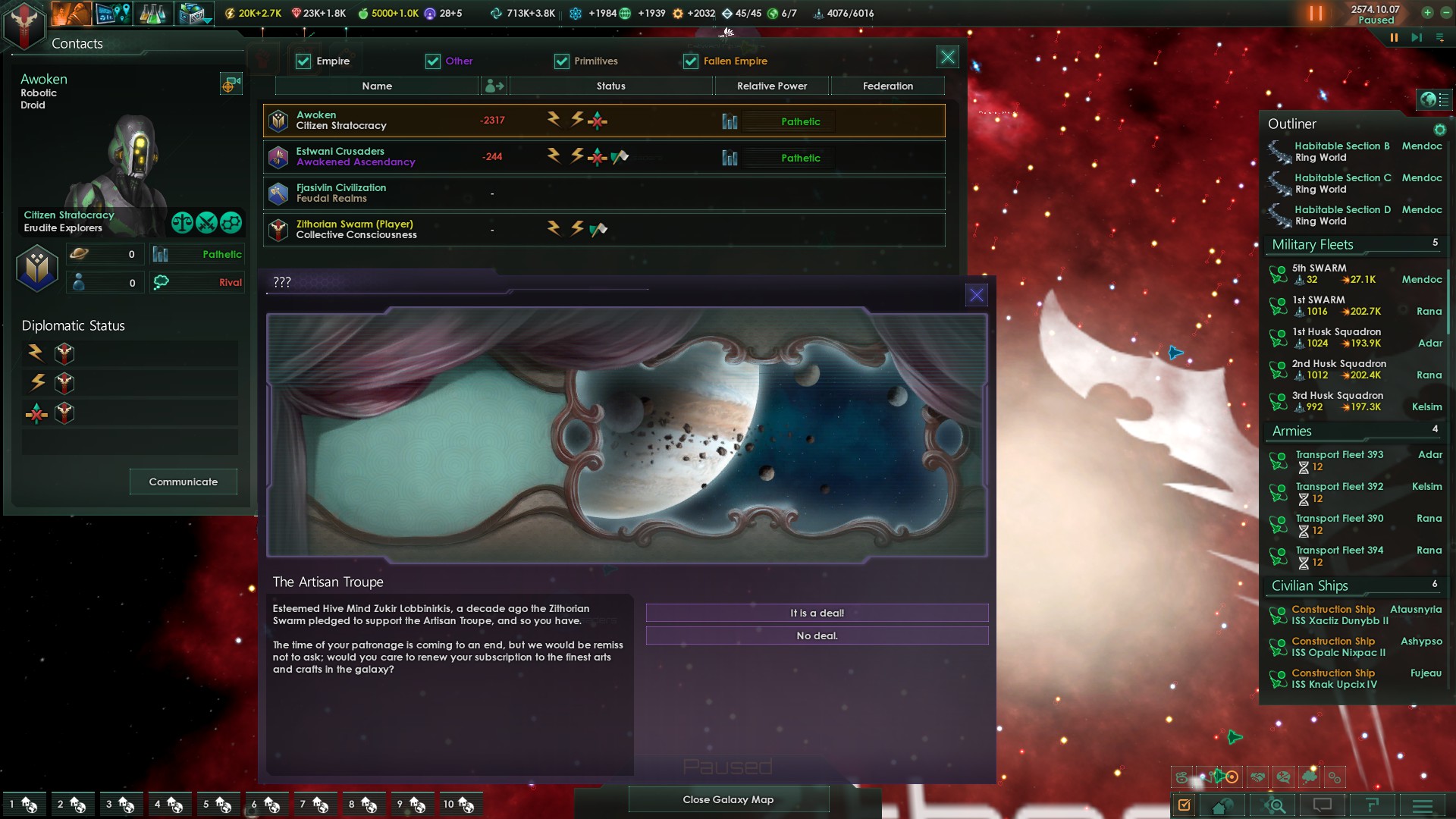The image size is (1456, 819).
Task: Sort the contacts list by Name
Action: point(377,86)
